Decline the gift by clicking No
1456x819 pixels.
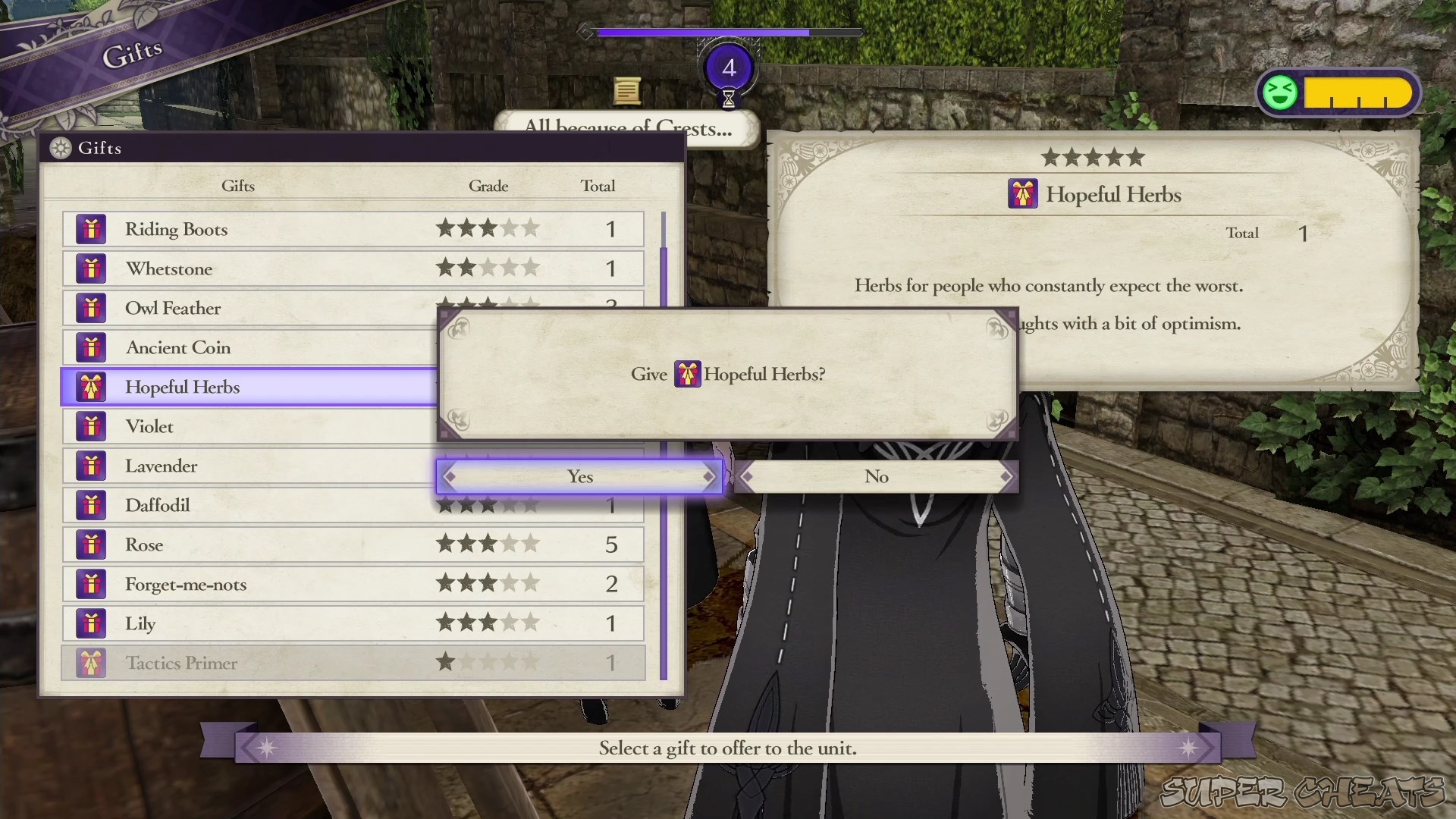[x=876, y=476]
